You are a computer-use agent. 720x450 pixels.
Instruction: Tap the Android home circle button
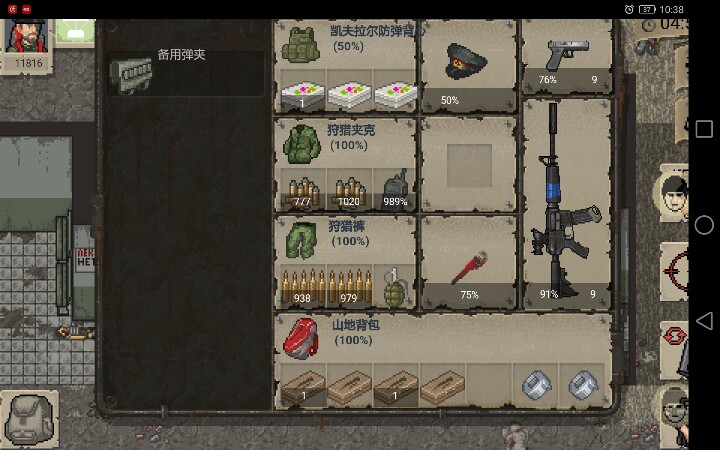pyautogui.click(x=704, y=225)
